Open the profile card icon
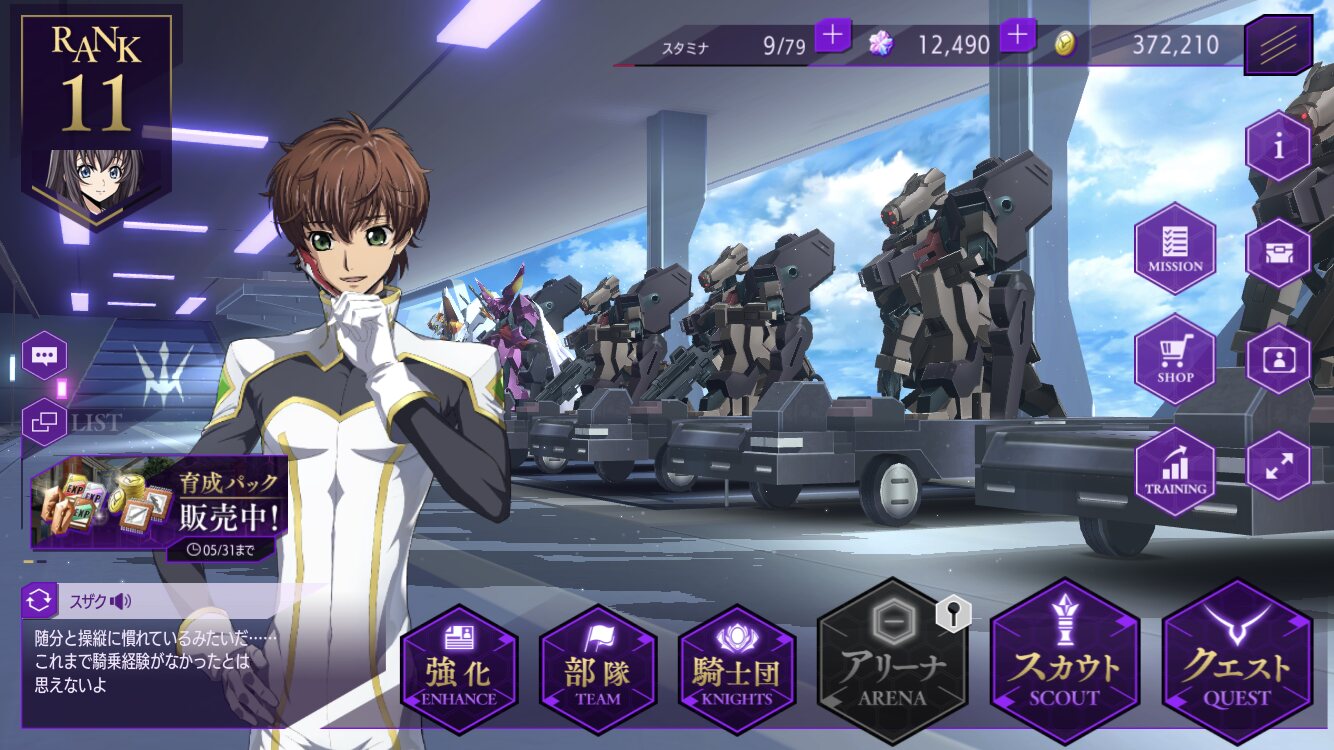This screenshot has height=750, width=1334. [1278, 359]
